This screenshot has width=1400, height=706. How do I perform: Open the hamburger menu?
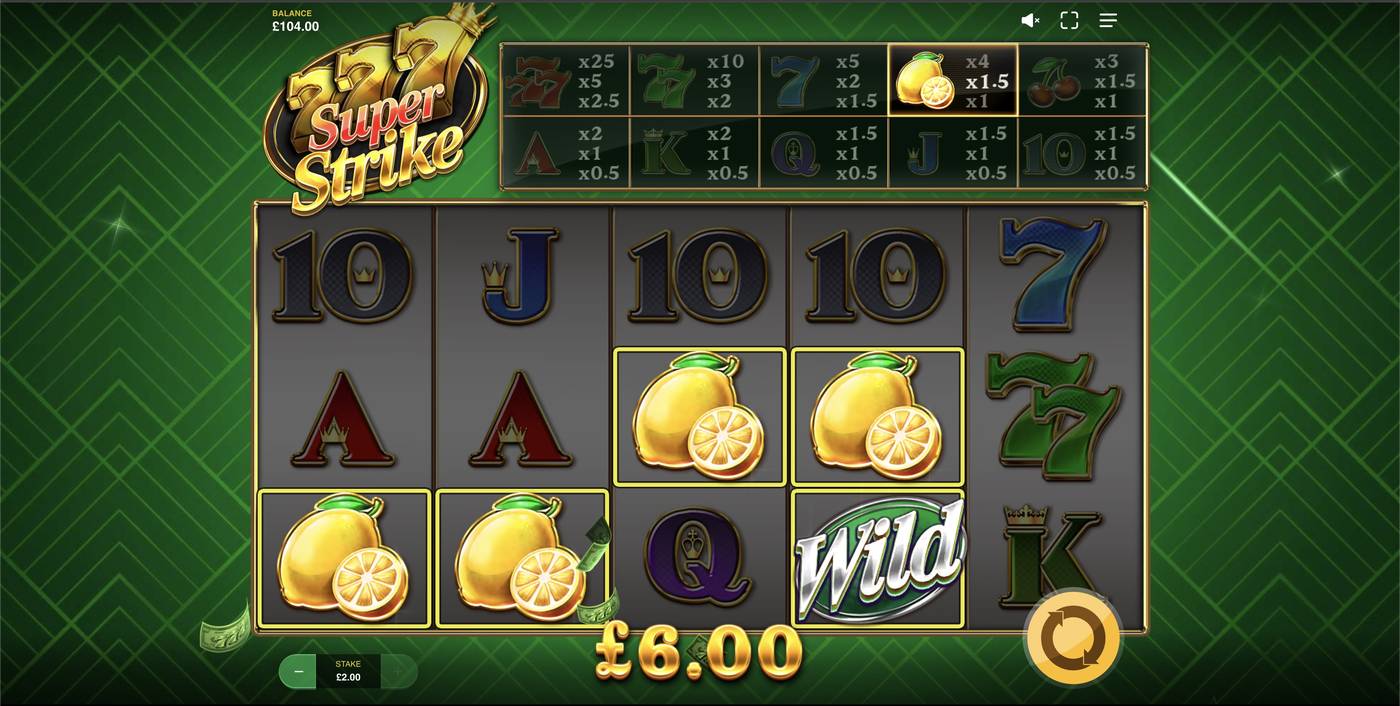click(x=1108, y=20)
